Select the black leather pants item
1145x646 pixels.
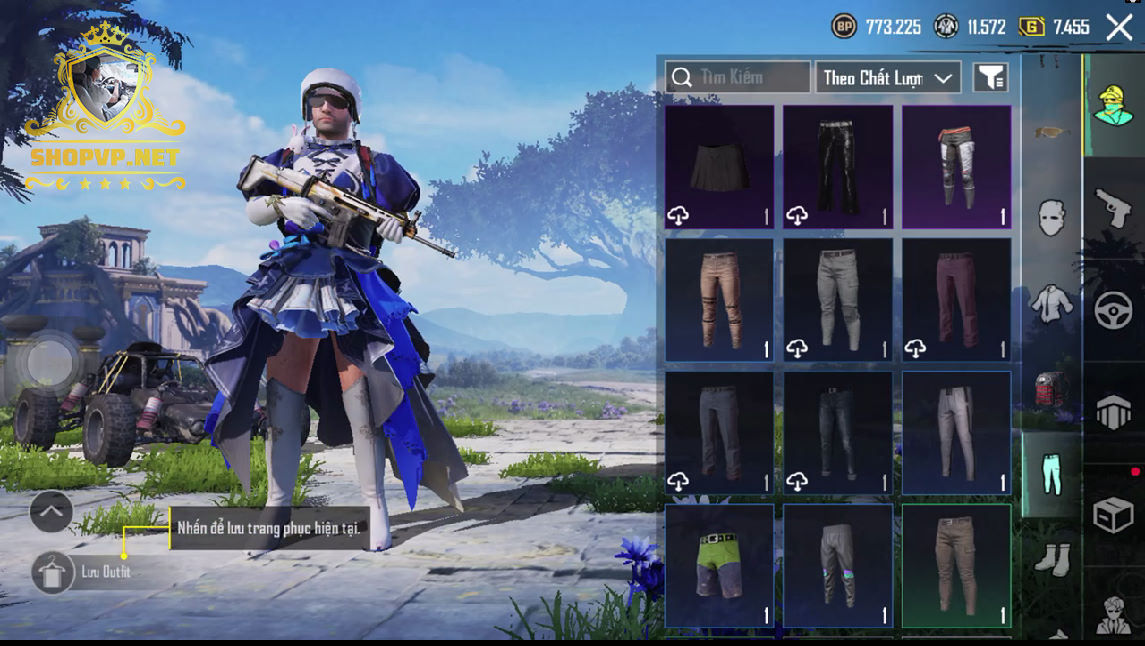click(x=838, y=167)
